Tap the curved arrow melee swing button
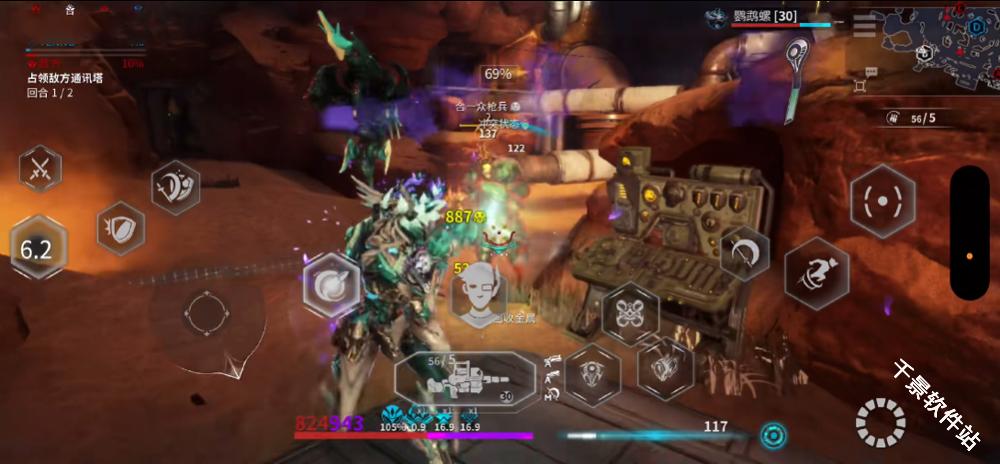The width and height of the screenshot is (1000, 464). tap(744, 253)
